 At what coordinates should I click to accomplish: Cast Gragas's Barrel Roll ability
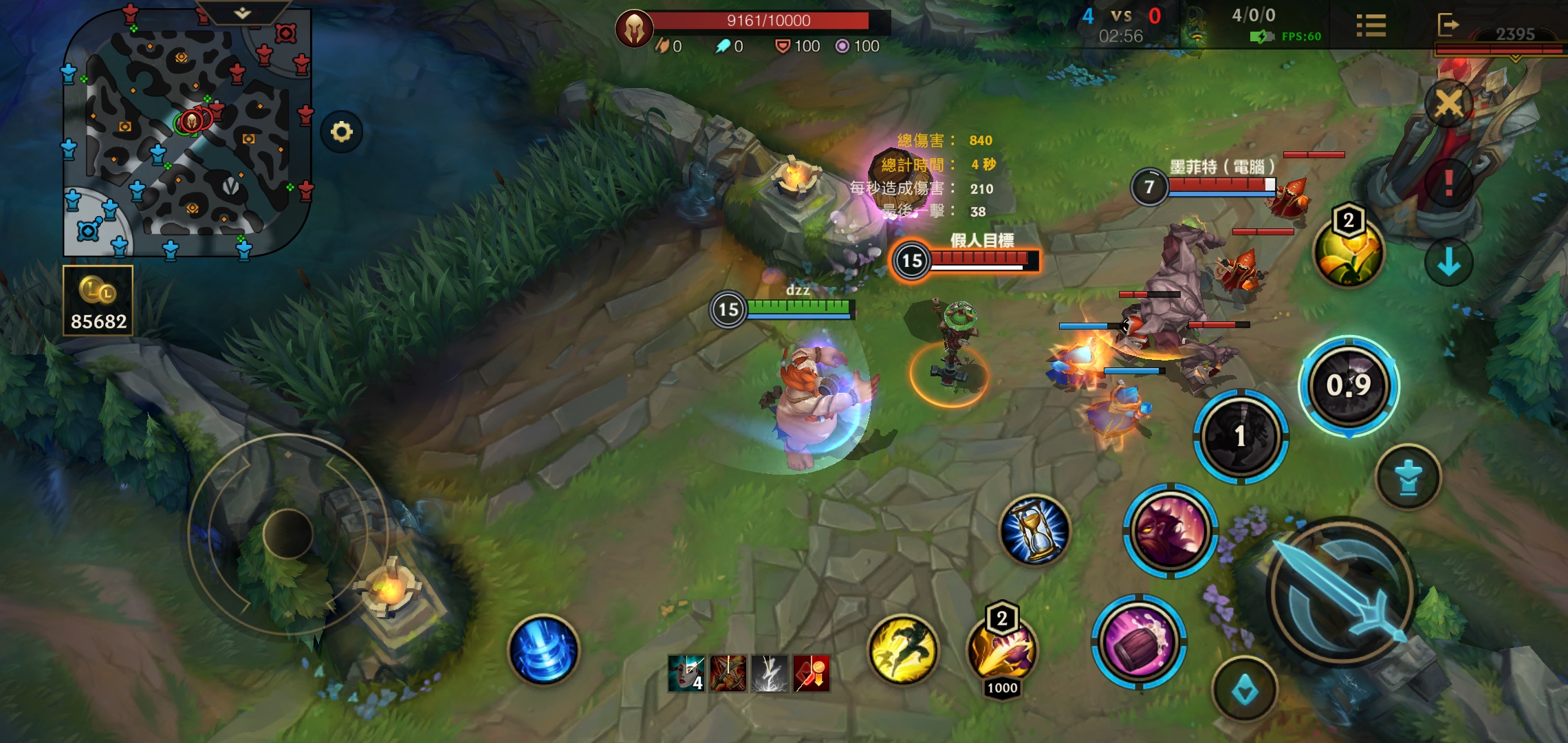[x=1138, y=643]
